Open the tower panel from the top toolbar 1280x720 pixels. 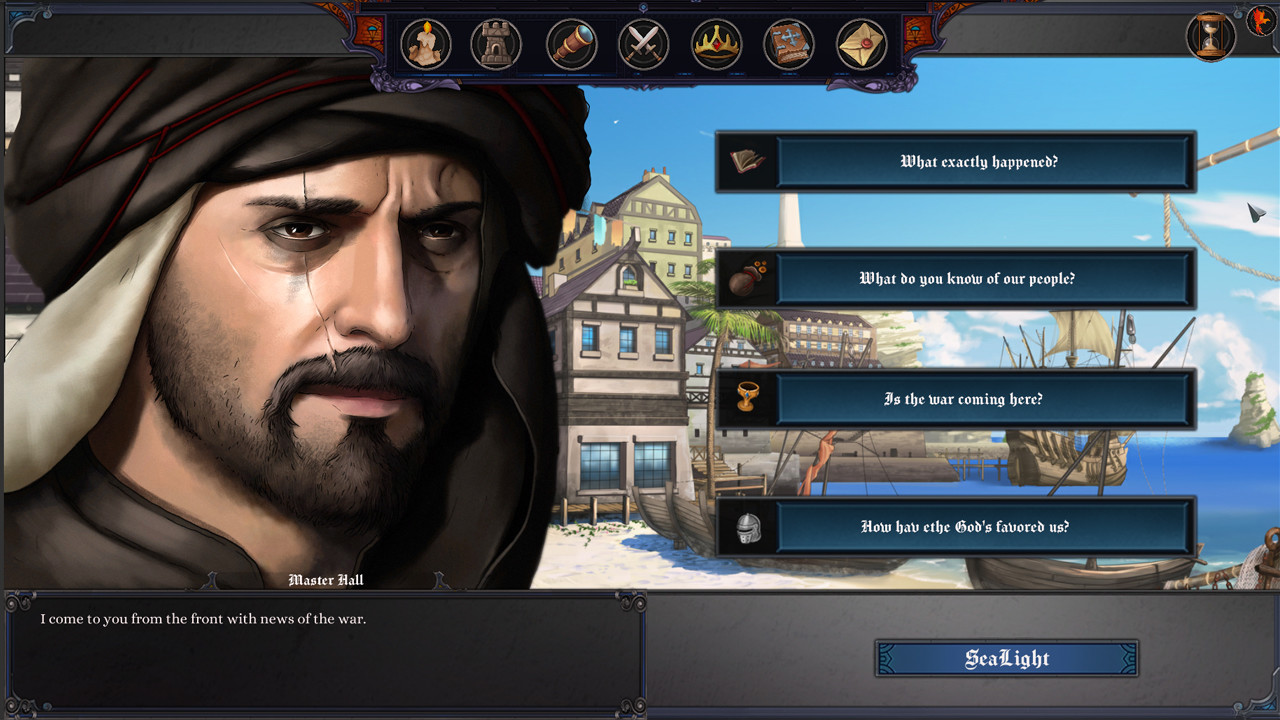coord(499,44)
